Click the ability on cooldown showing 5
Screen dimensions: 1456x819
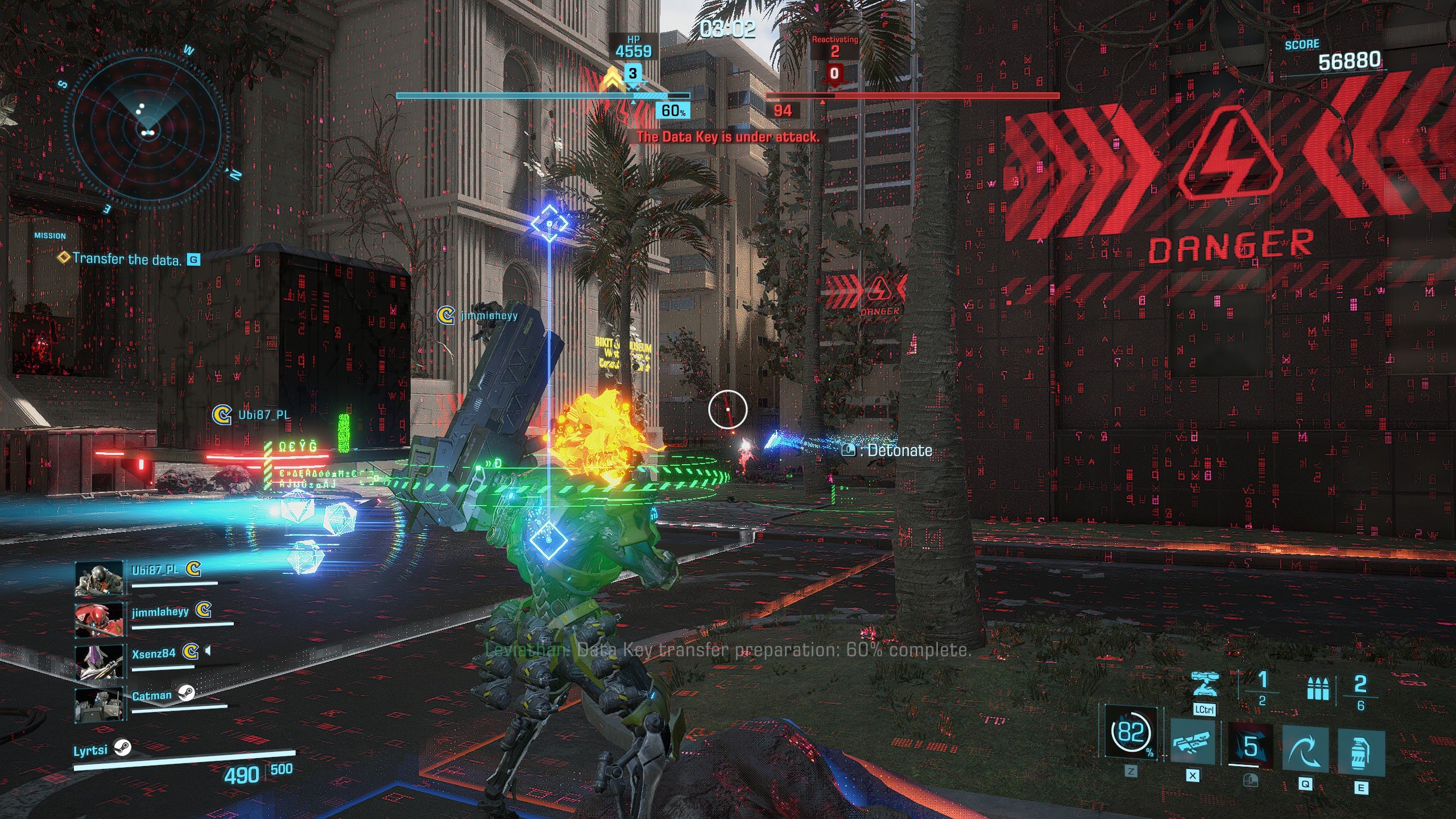pyautogui.click(x=1250, y=746)
